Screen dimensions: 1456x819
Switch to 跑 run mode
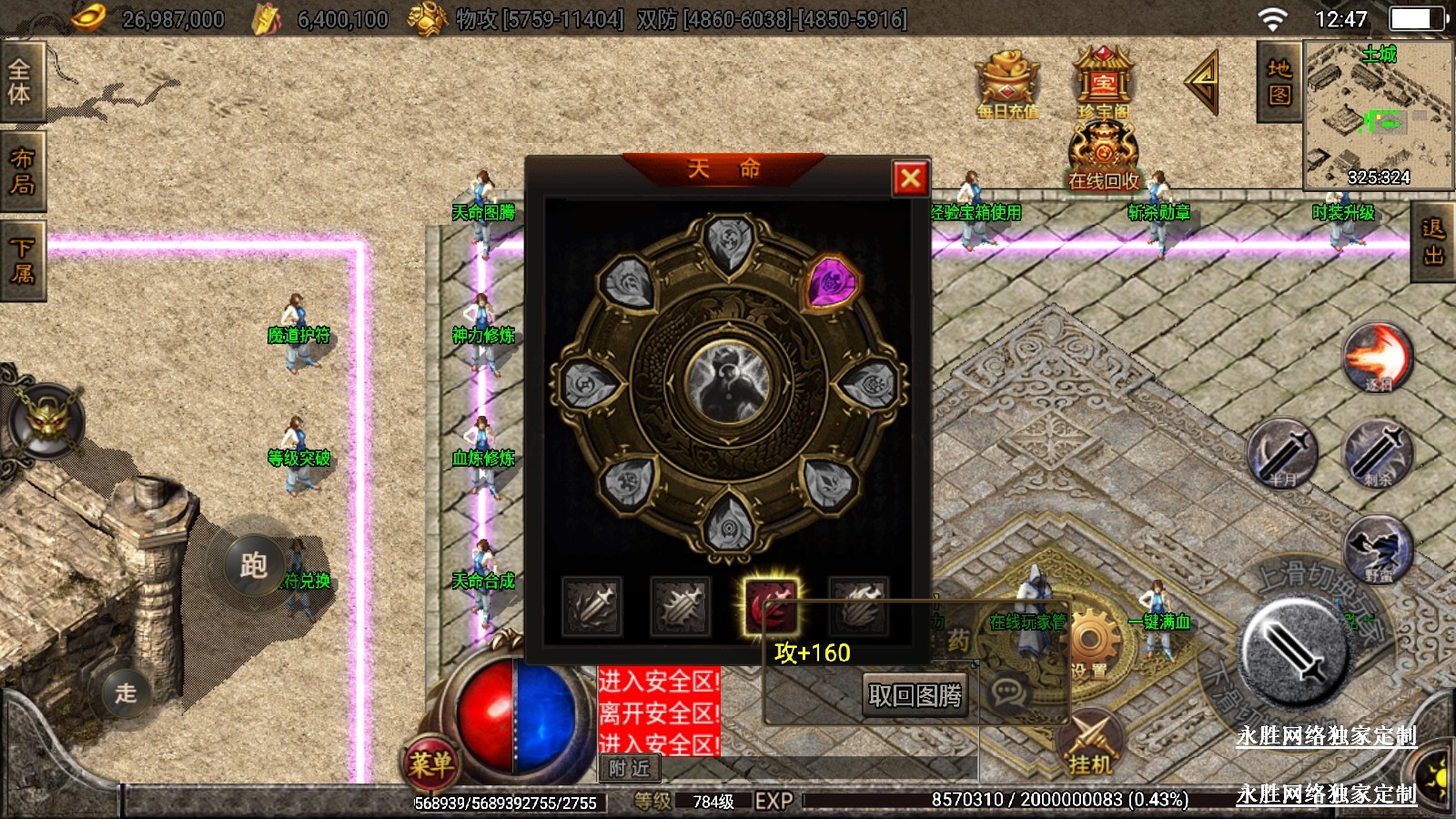point(254,565)
